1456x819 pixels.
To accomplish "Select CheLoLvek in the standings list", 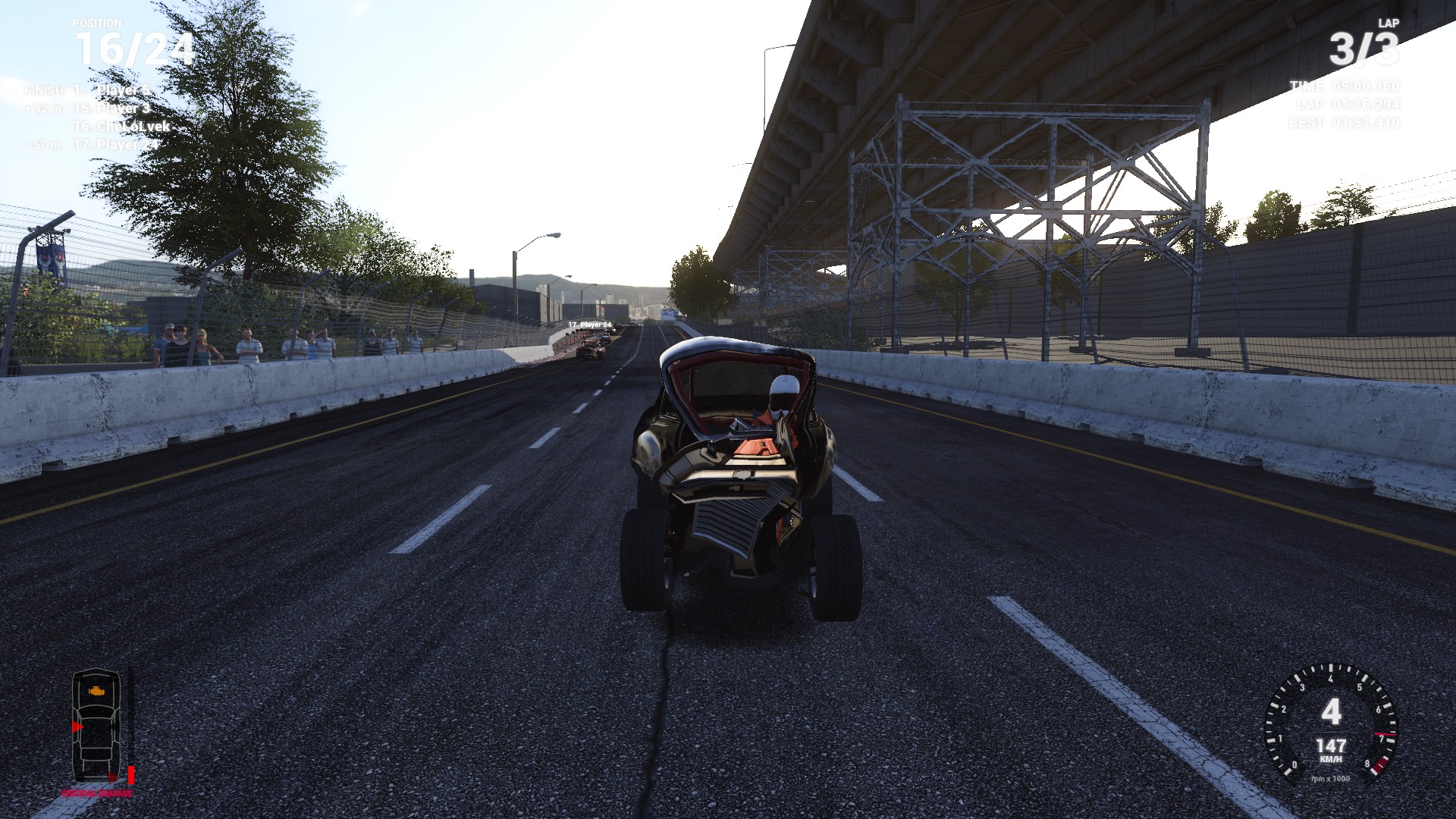I will [x=122, y=127].
